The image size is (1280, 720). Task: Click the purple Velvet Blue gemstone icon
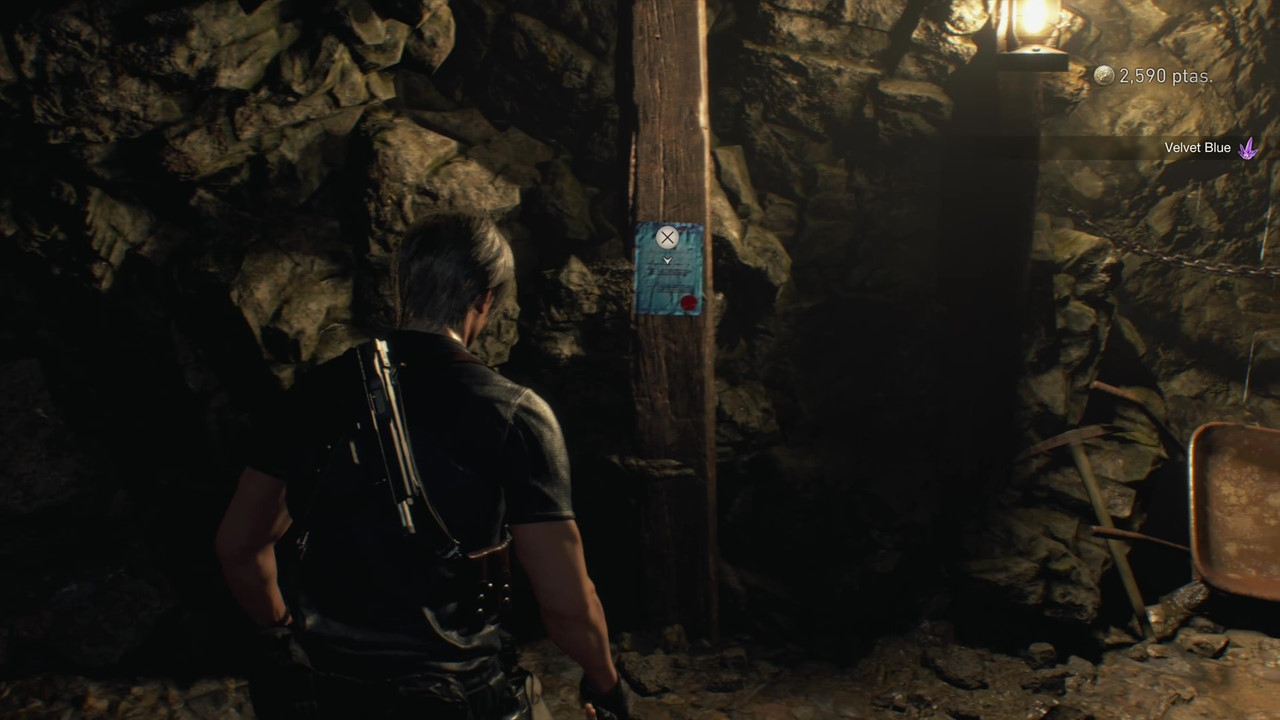[x=1247, y=148]
